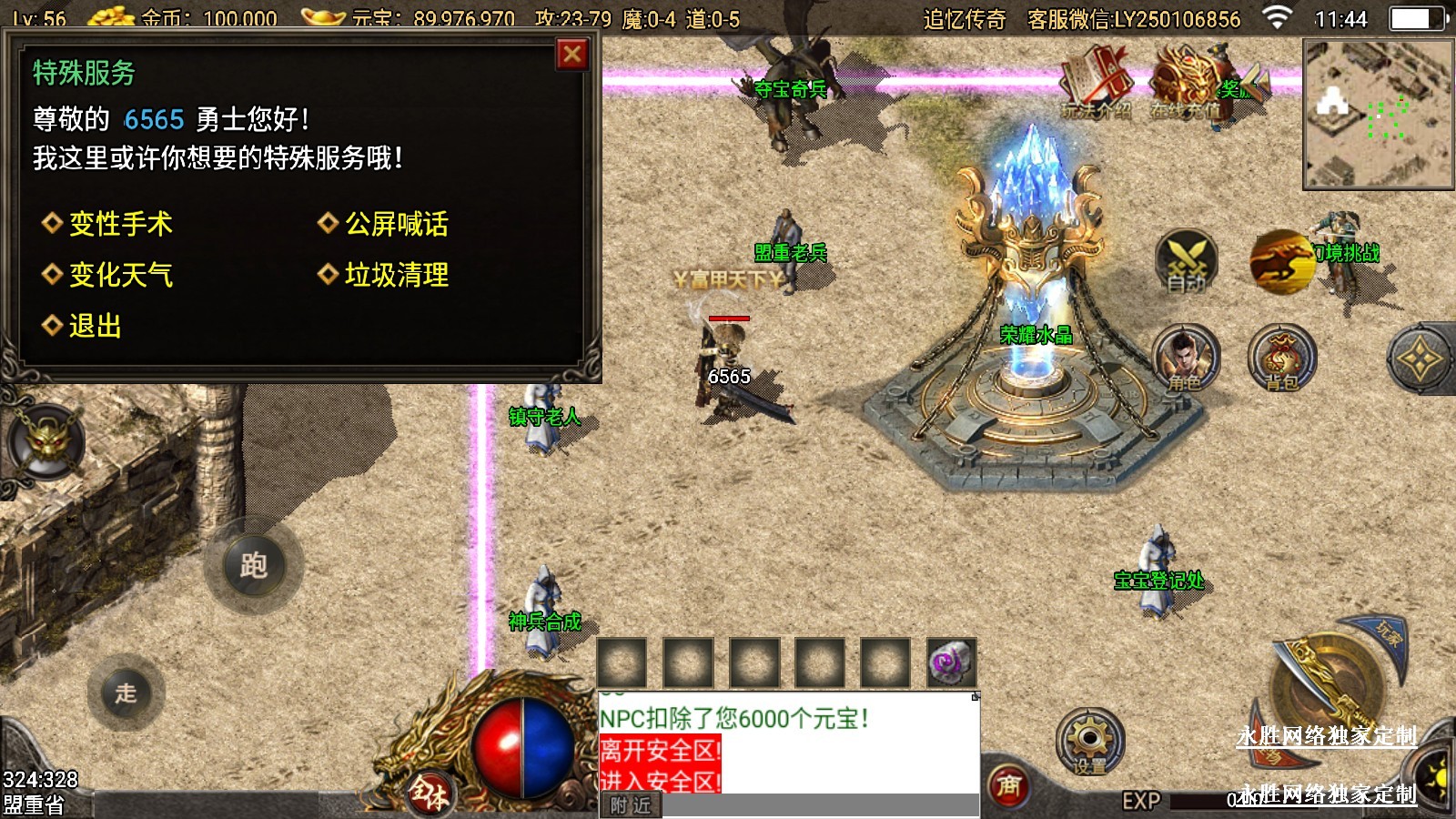Select the 走 walk movement button
This screenshot has width=1456, height=819.
(126, 693)
